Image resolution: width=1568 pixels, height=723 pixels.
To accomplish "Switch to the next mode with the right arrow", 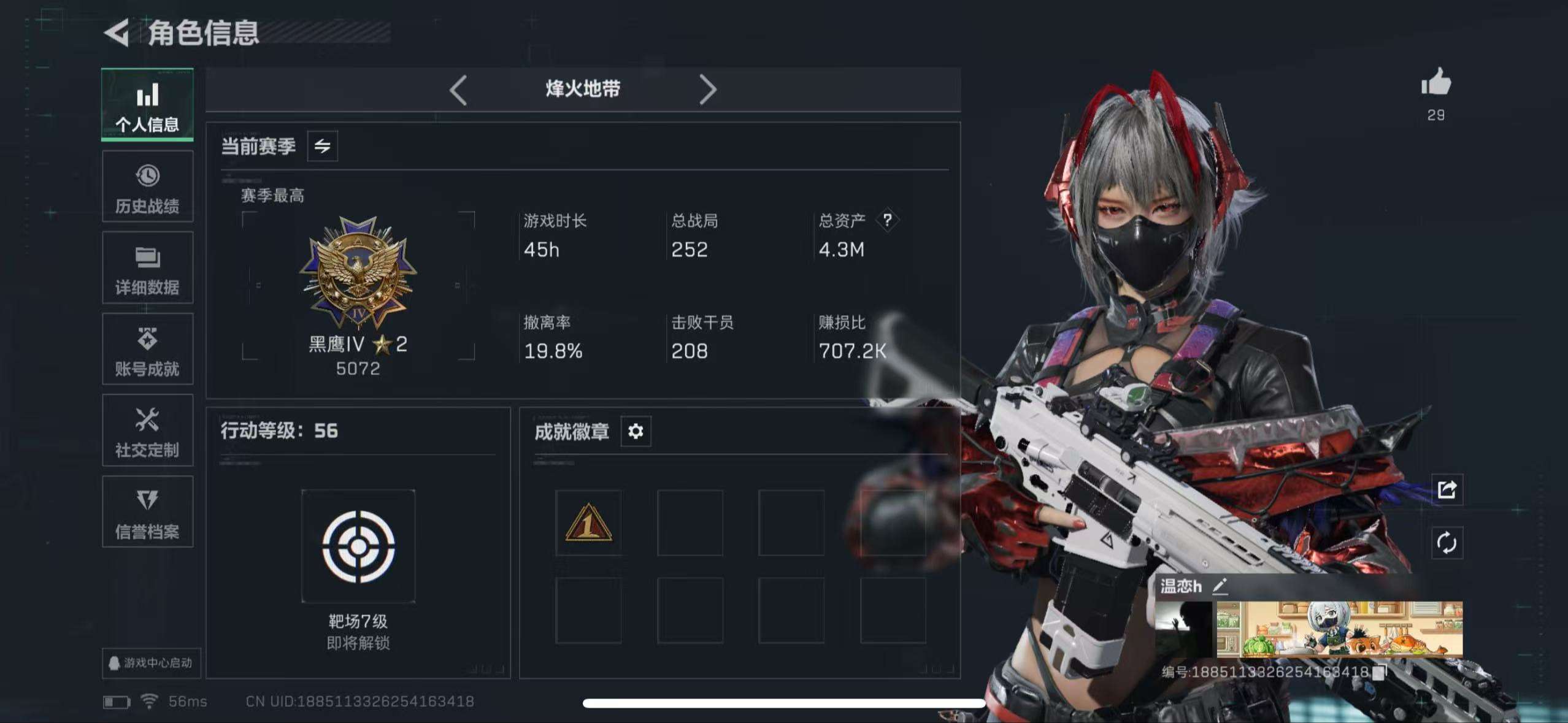I will coord(710,90).
